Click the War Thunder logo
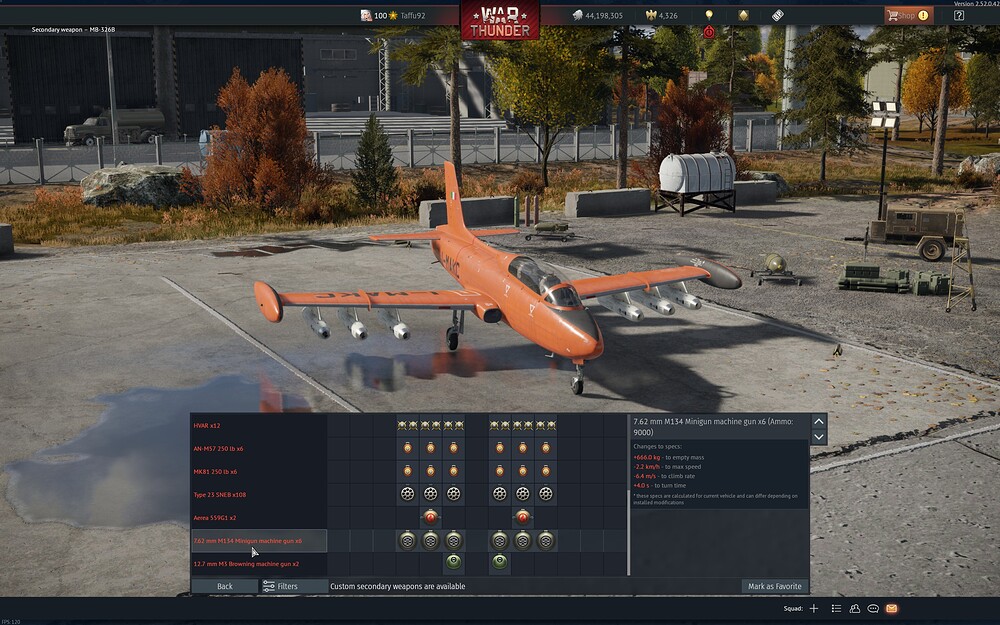 499,19
